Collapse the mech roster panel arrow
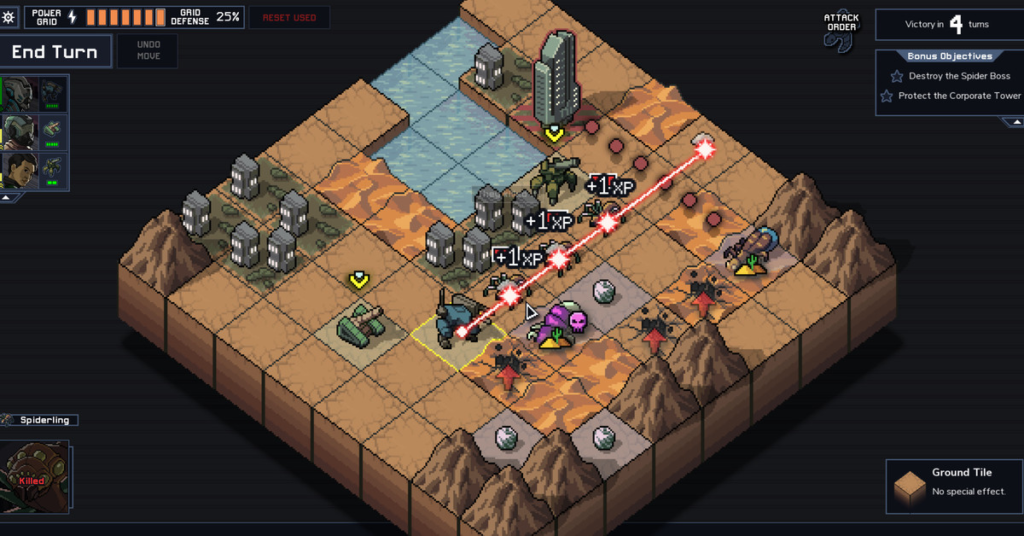This screenshot has width=1024, height=536. coord(8,198)
